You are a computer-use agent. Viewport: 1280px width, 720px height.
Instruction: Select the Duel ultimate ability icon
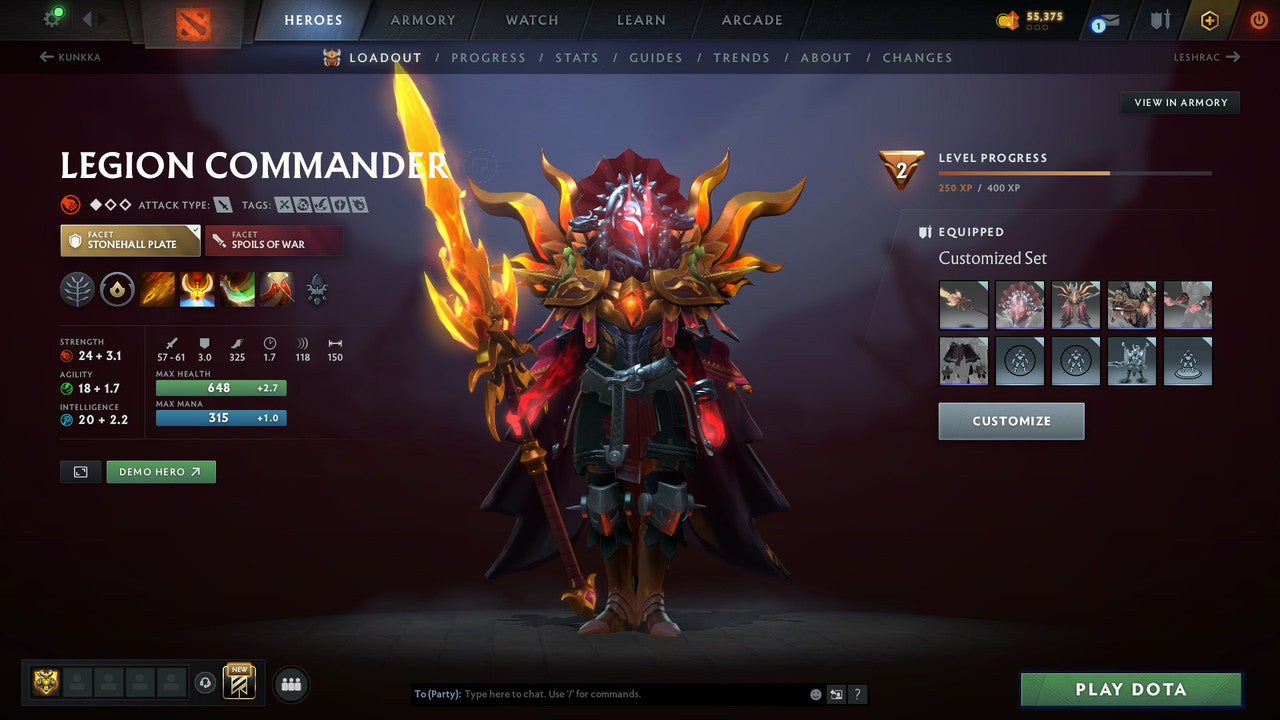click(x=276, y=289)
